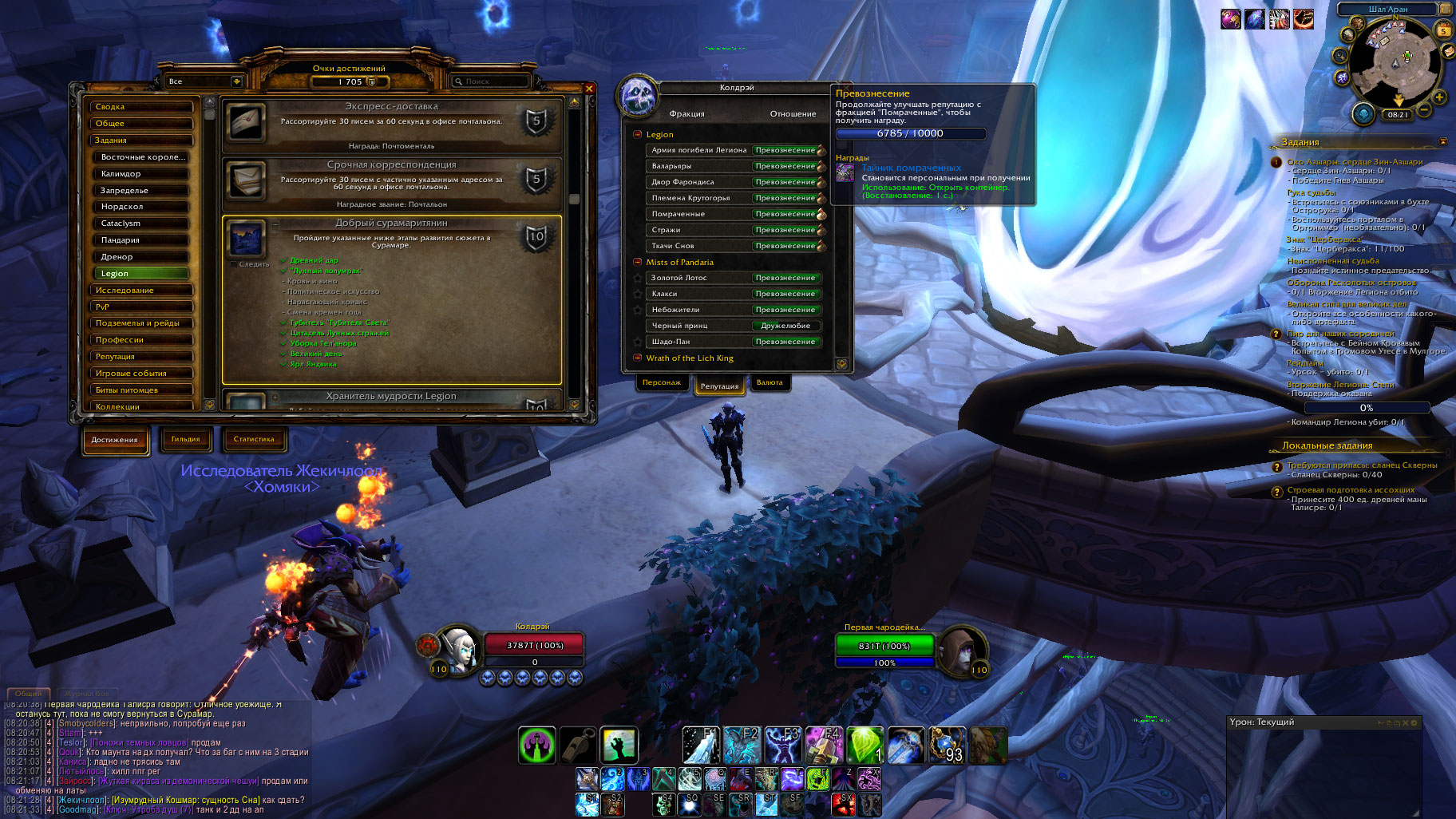
Task: Select the Экспресс-доставка achievement
Action: point(391,125)
